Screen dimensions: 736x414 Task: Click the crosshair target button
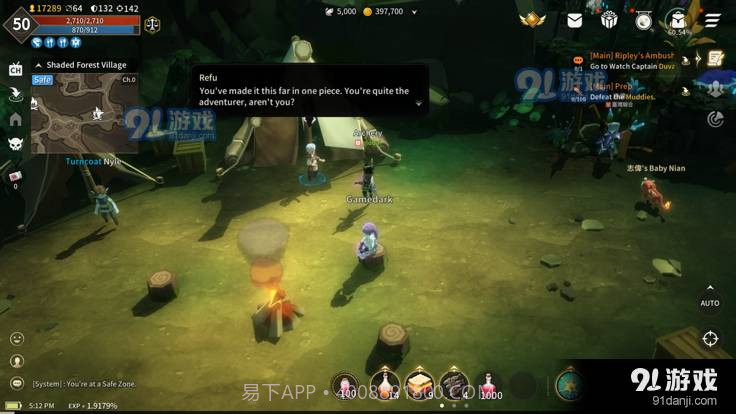709,339
